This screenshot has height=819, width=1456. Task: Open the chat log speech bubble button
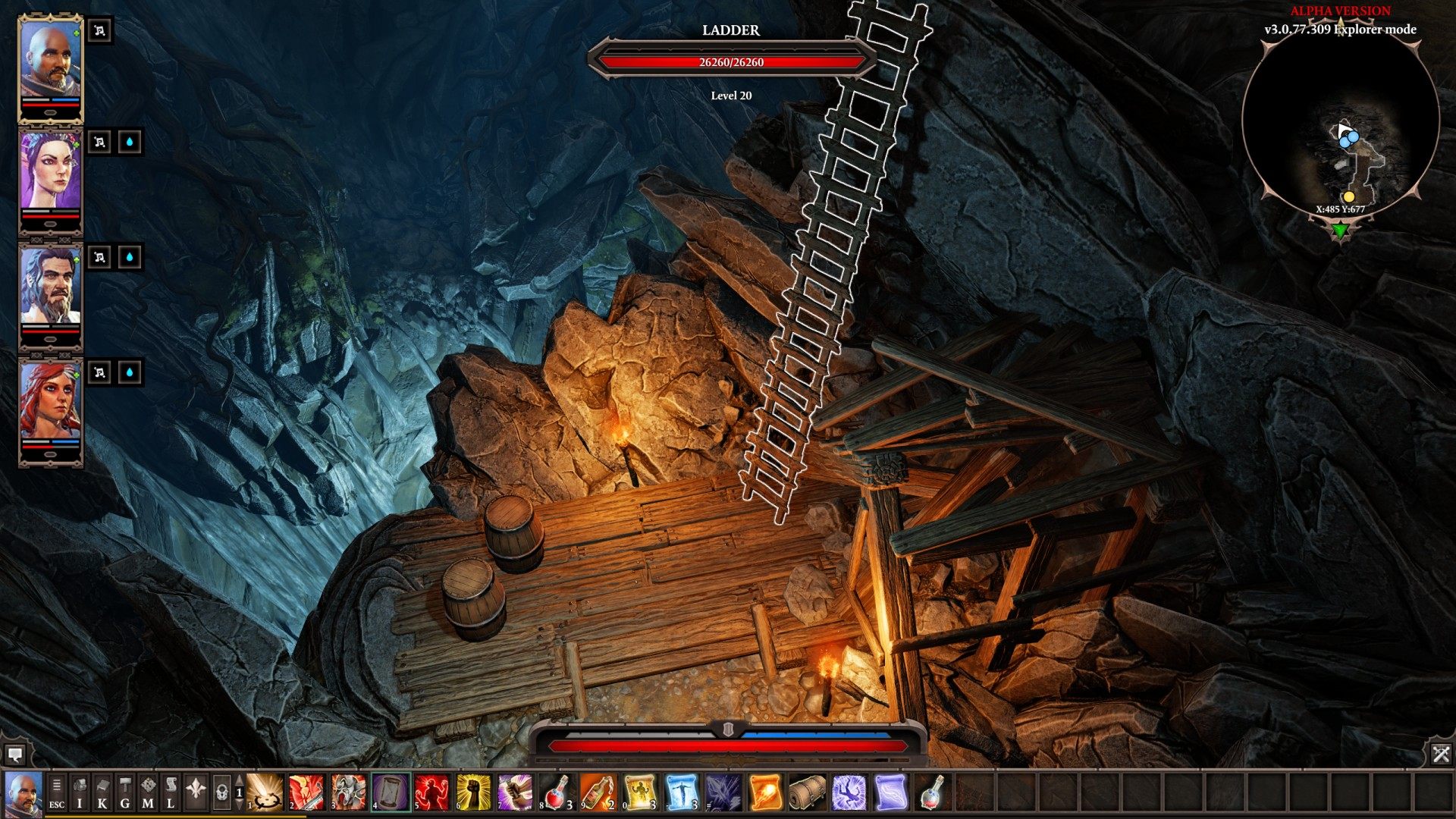[x=14, y=754]
